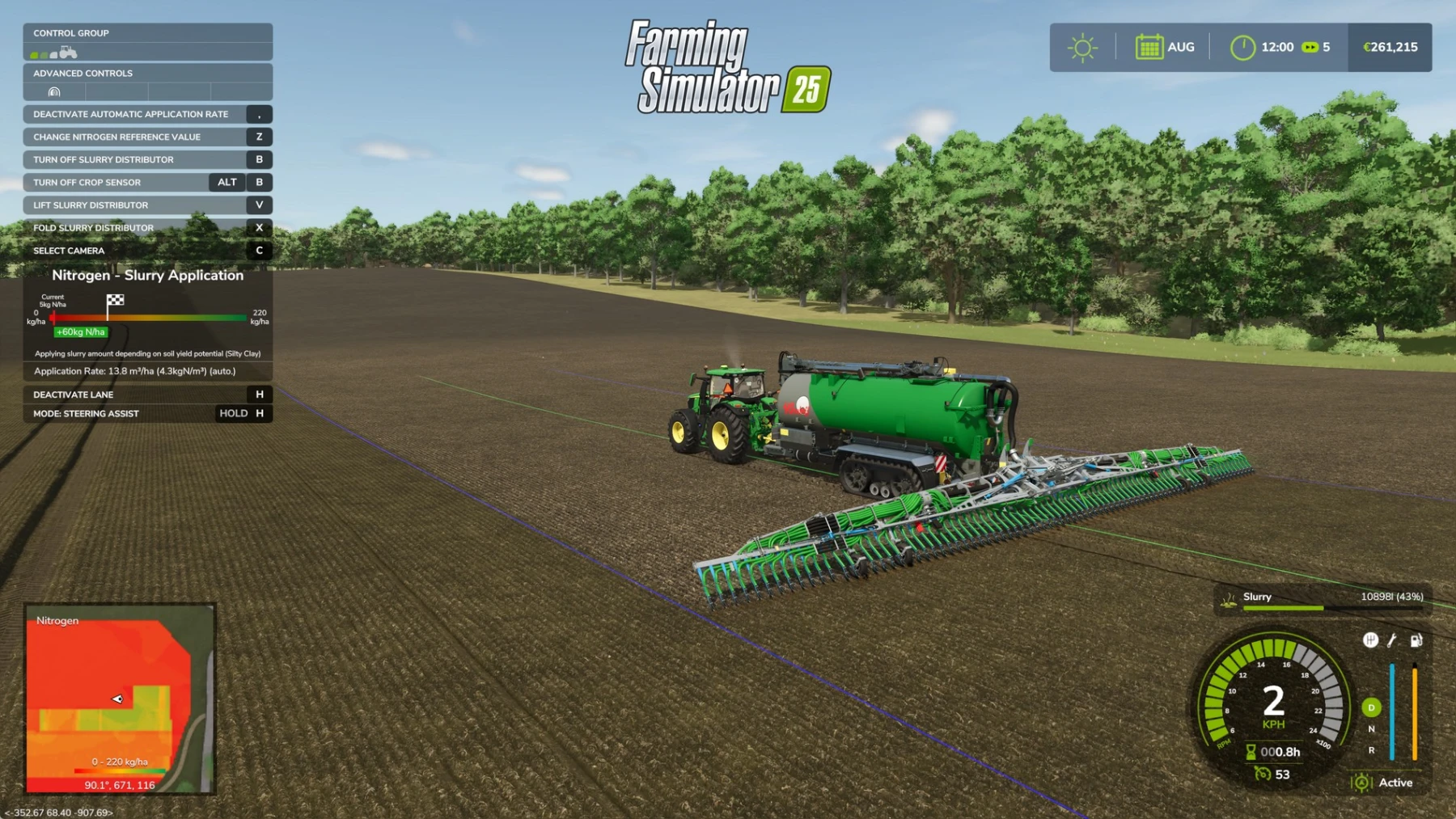
Task: Open Select Camera option
Action: coord(68,251)
